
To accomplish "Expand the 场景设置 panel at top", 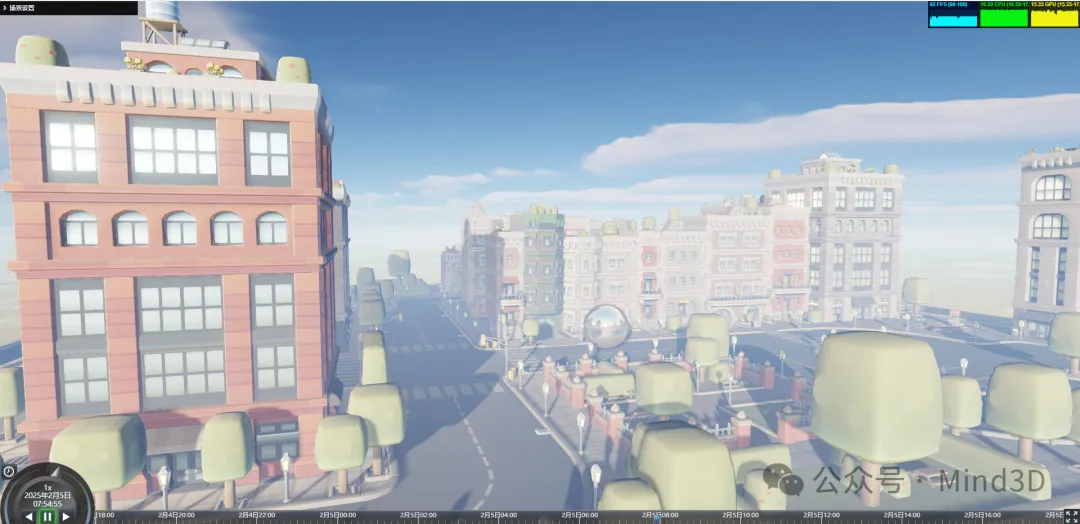I will pyautogui.click(x=5, y=7).
